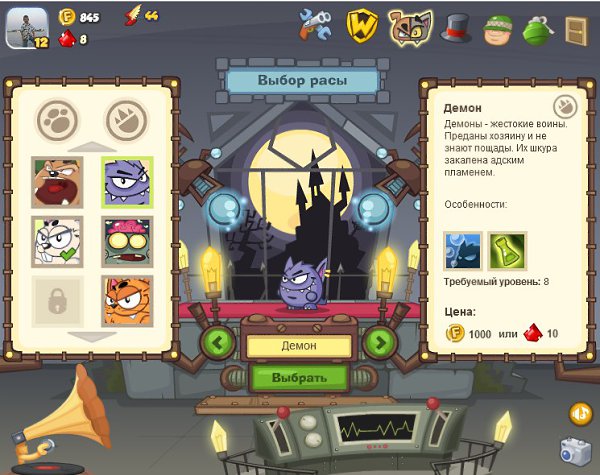The image size is (600, 475).
Task: Open the player avatar profile
Action: (x=27, y=27)
